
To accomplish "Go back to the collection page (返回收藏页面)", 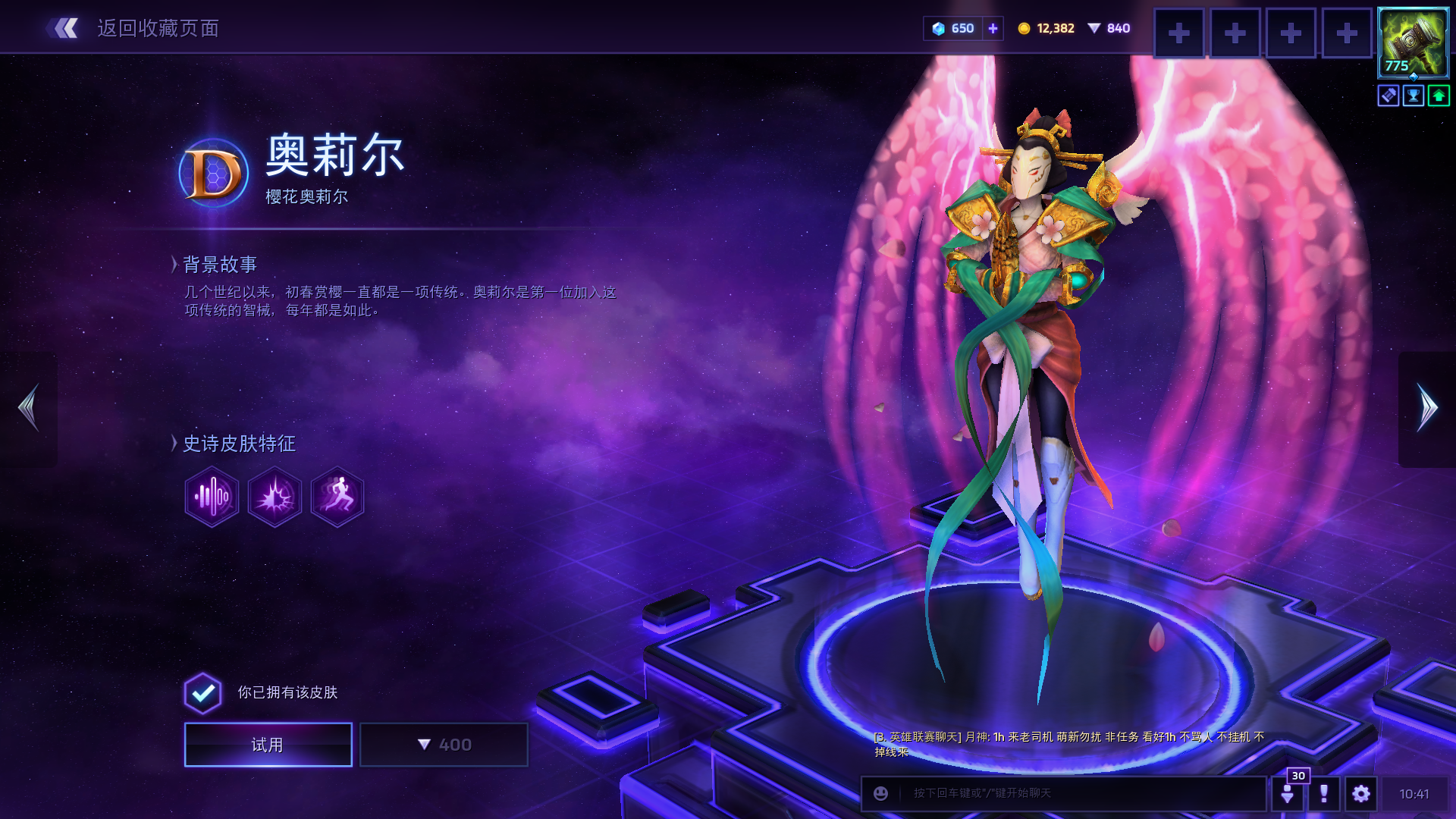I will click(133, 29).
